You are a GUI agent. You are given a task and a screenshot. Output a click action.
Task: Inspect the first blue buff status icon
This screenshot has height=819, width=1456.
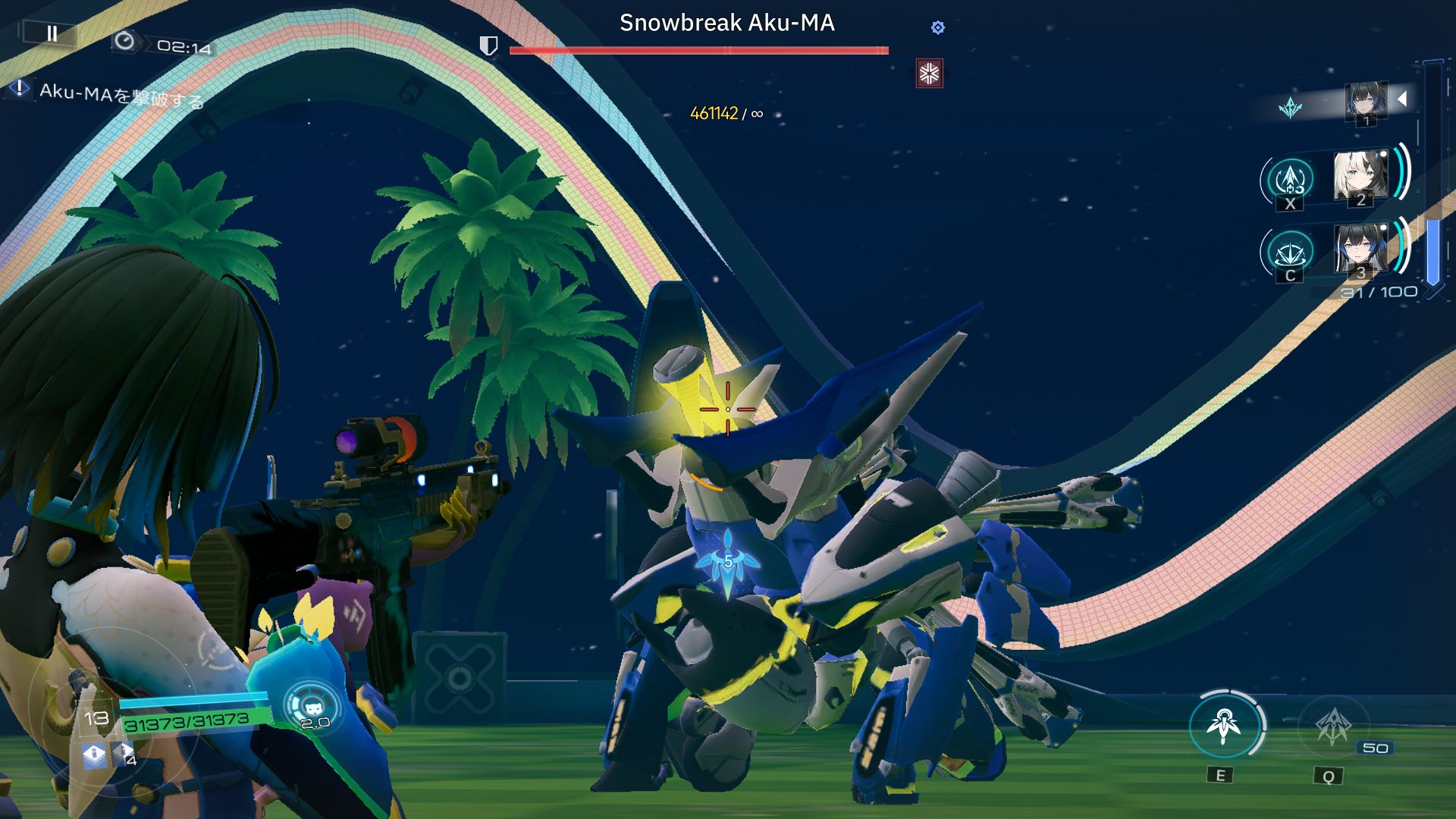coord(94,754)
